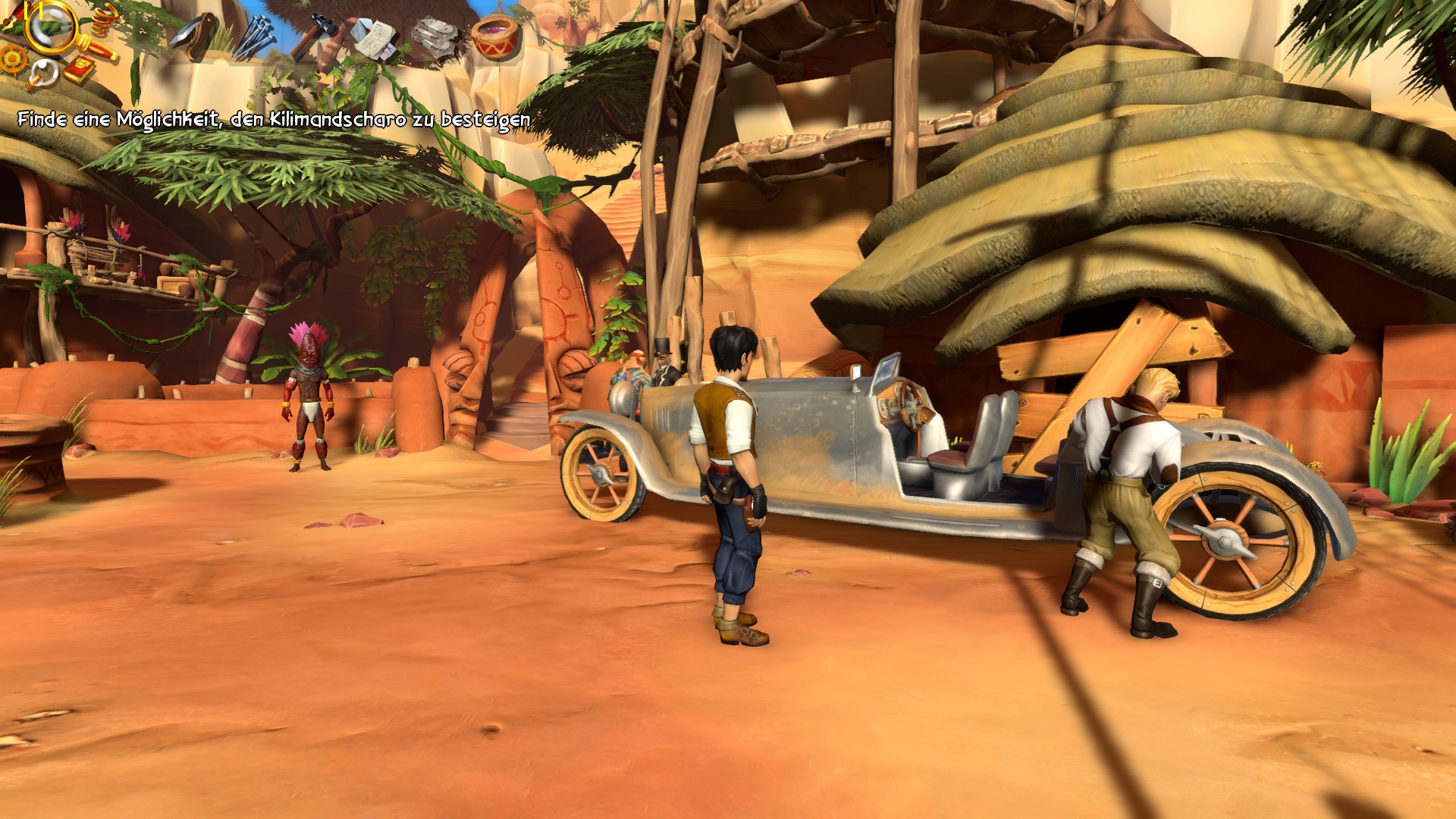This screenshot has height=819, width=1456.
Task: Select the stack of banknotes
Action: 435,36
